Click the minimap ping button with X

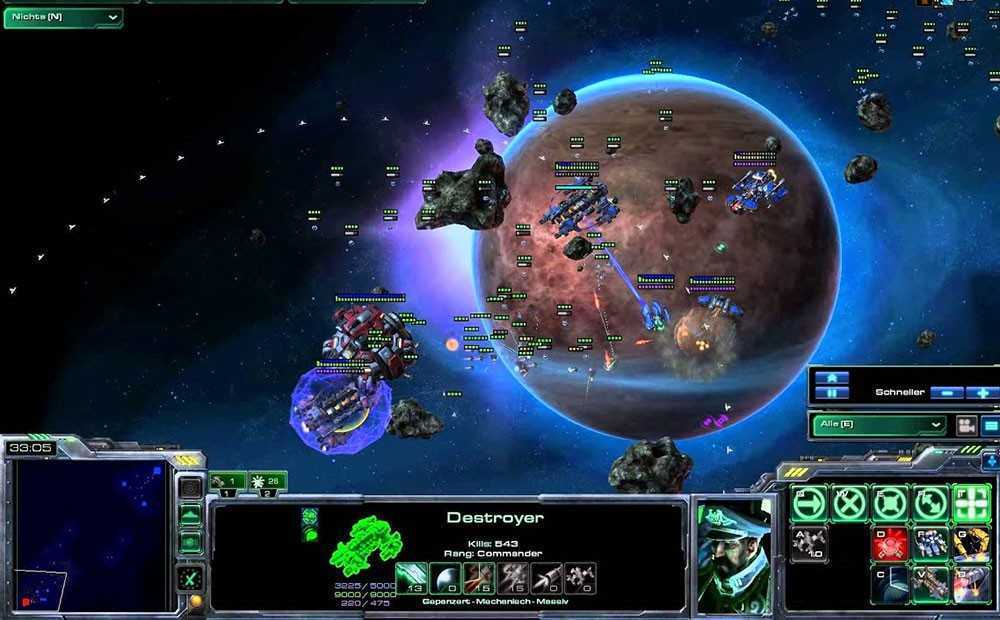point(189,578)
